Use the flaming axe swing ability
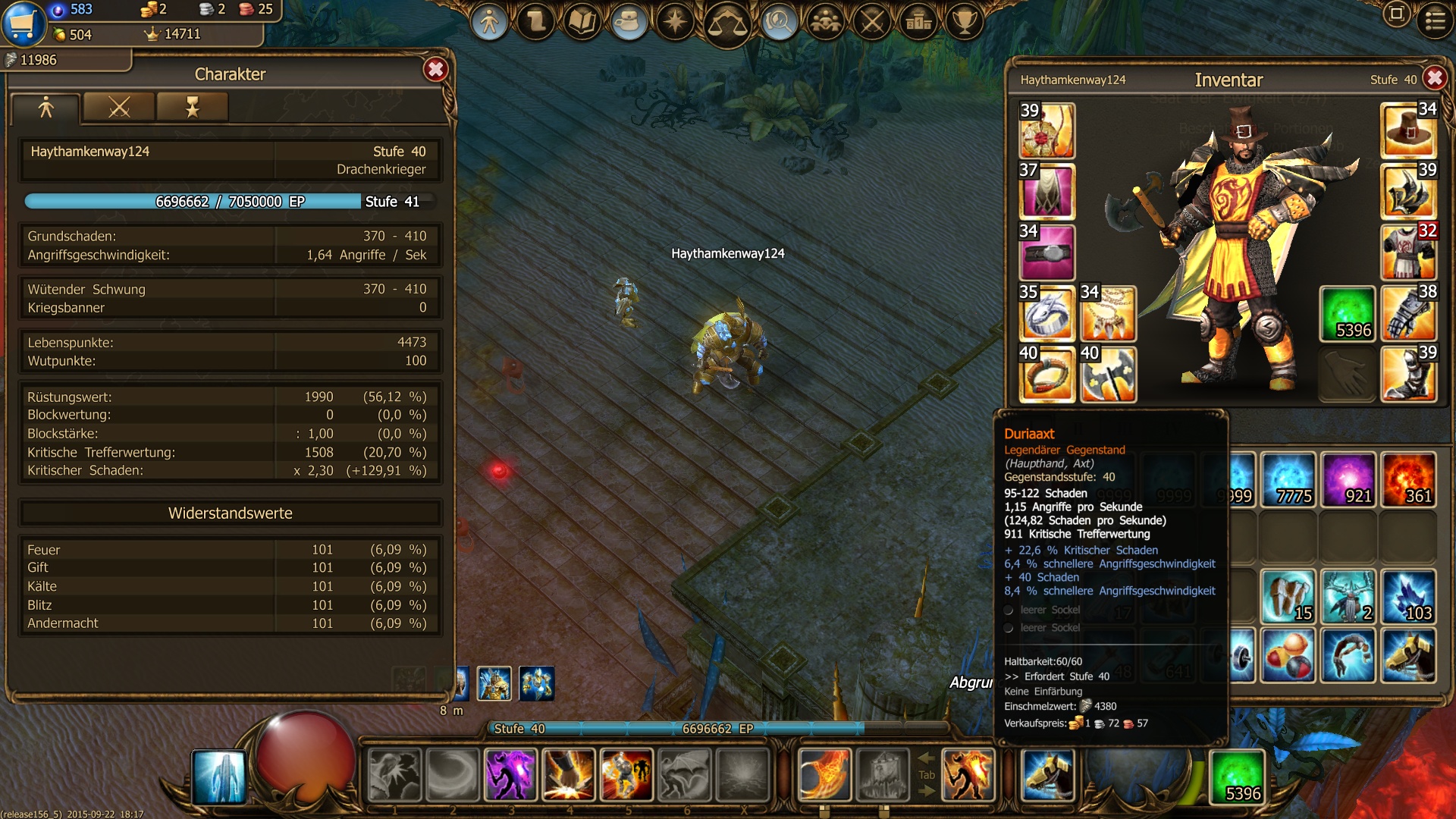1456x819 pixels. [x=824, y=775]
